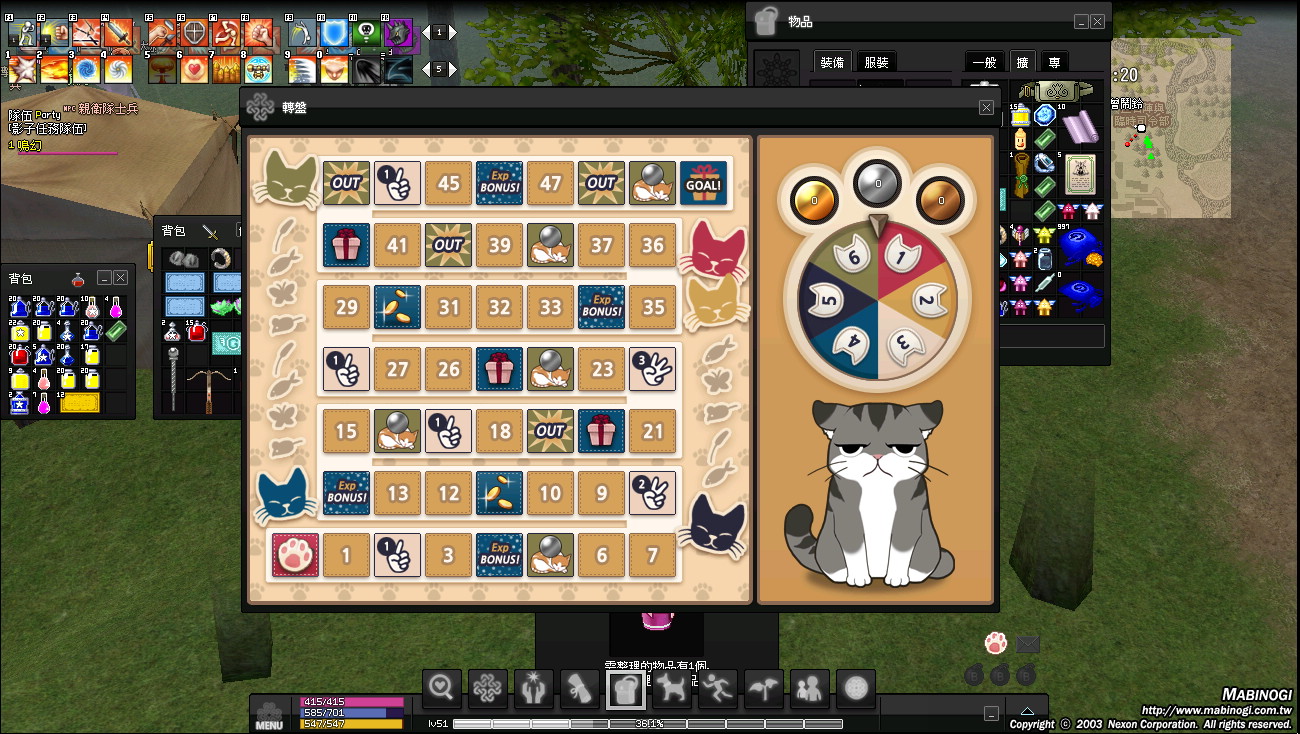Screen dimensions: 1300x734
Task: Activate the blue shield defense skill
Action: click(336, 34)
